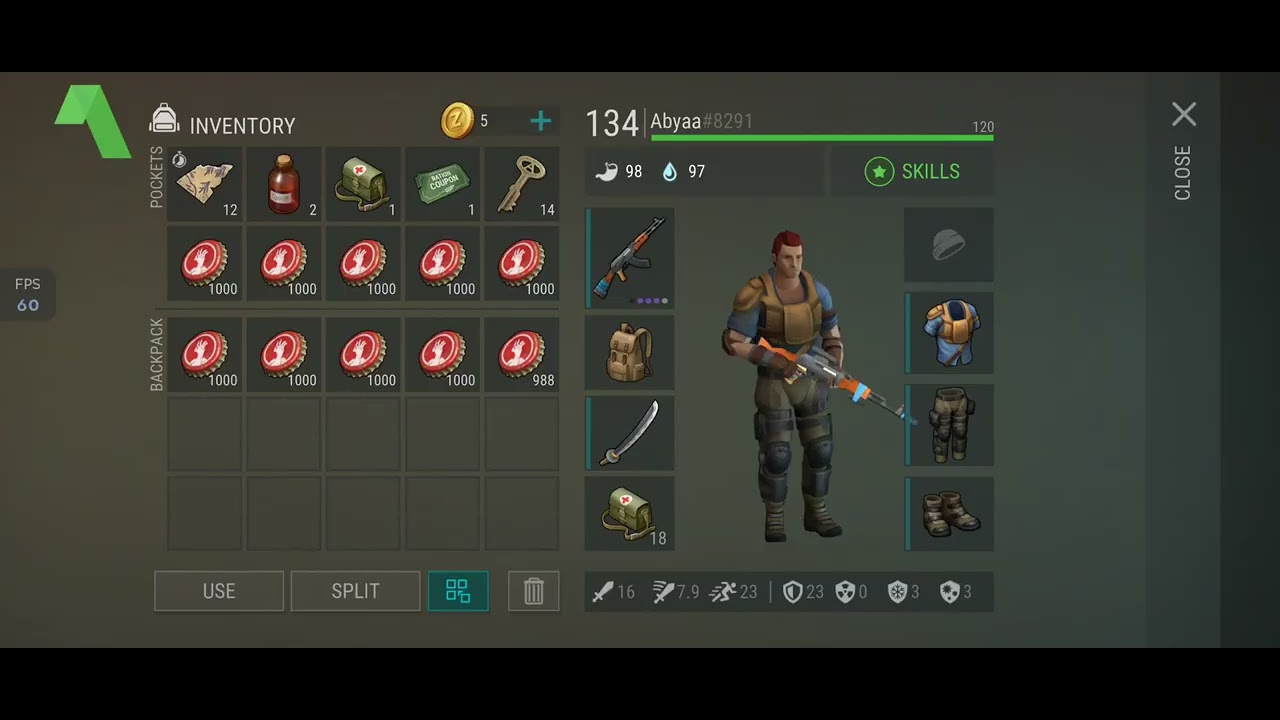Select the equipped machete blade slot

[x=630, y=433]
